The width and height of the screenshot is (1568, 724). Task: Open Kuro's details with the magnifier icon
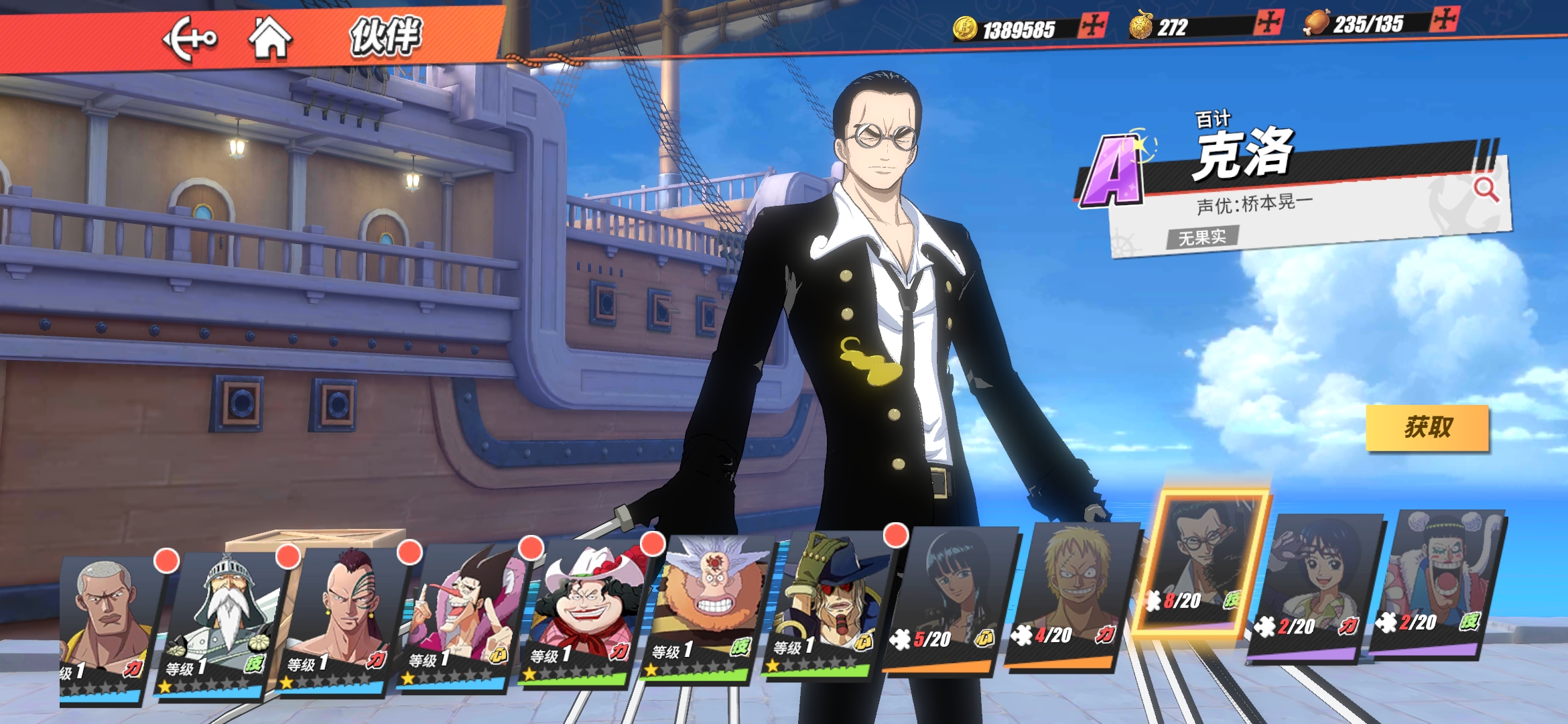pyautogui.click(x=1486, y=190)
